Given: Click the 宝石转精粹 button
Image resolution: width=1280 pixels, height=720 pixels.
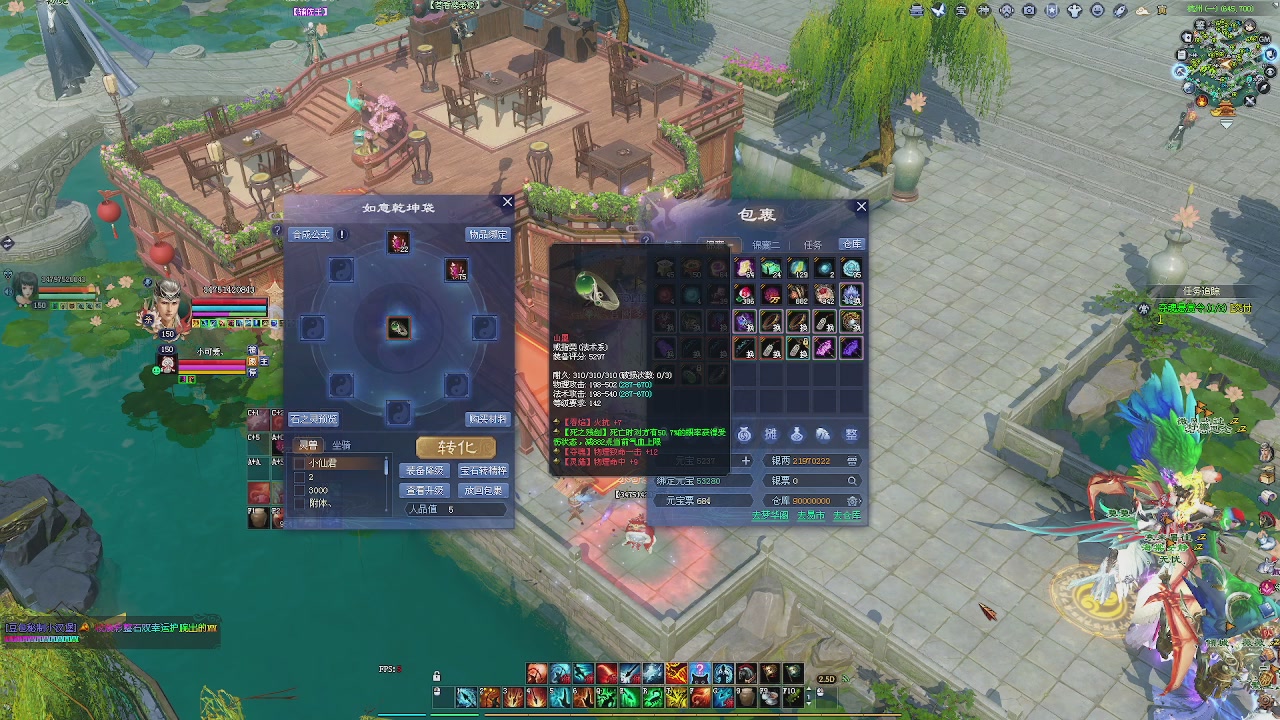Looking at the screenshot, I should click(483, 471).
